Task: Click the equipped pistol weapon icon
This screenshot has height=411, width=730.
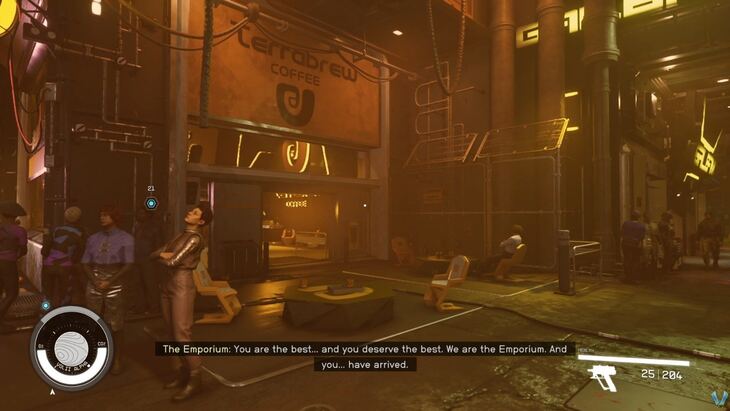Action: 605,377
